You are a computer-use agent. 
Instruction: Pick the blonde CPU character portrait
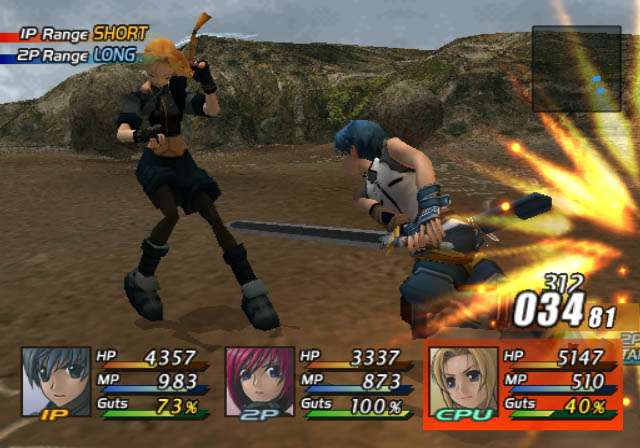point(463,381)
